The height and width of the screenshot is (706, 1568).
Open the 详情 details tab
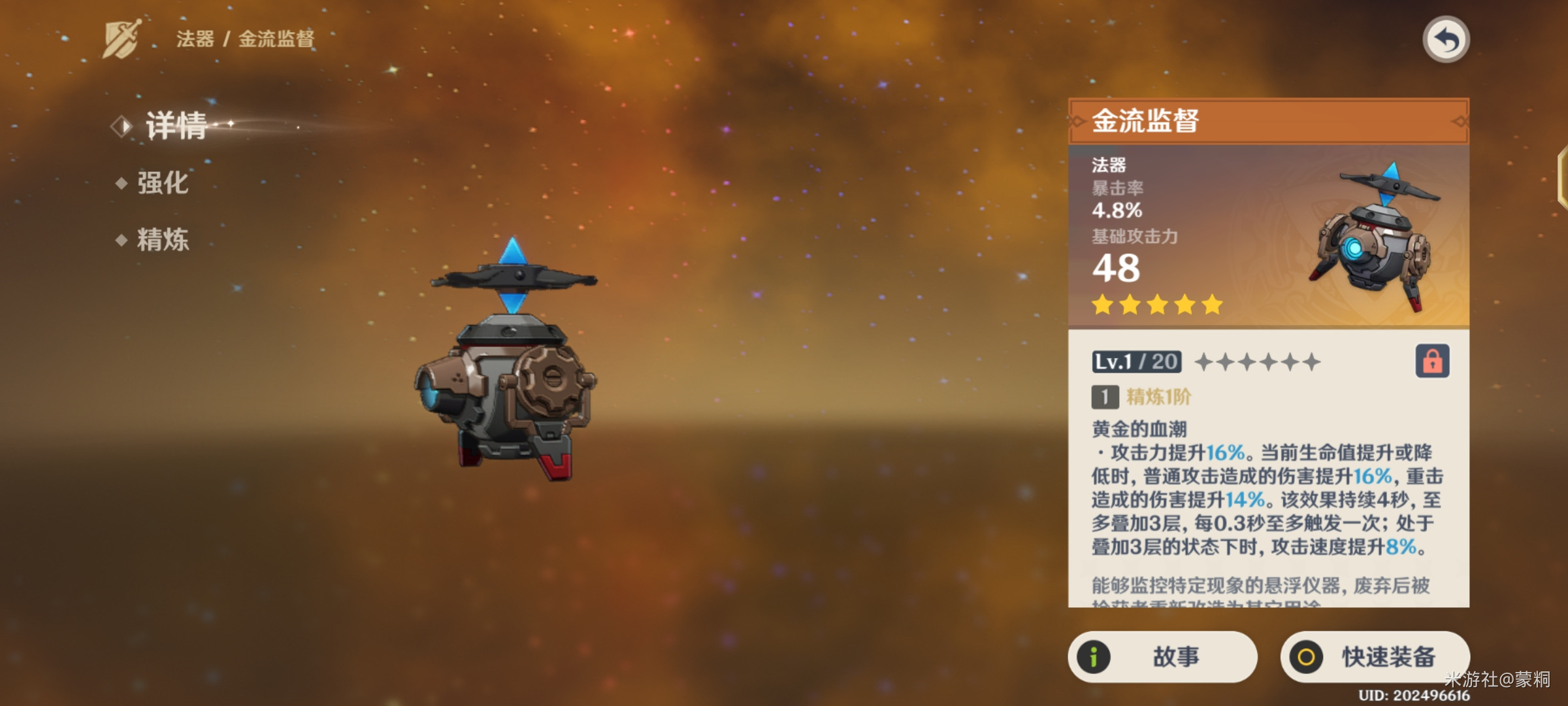pos(175,126)
